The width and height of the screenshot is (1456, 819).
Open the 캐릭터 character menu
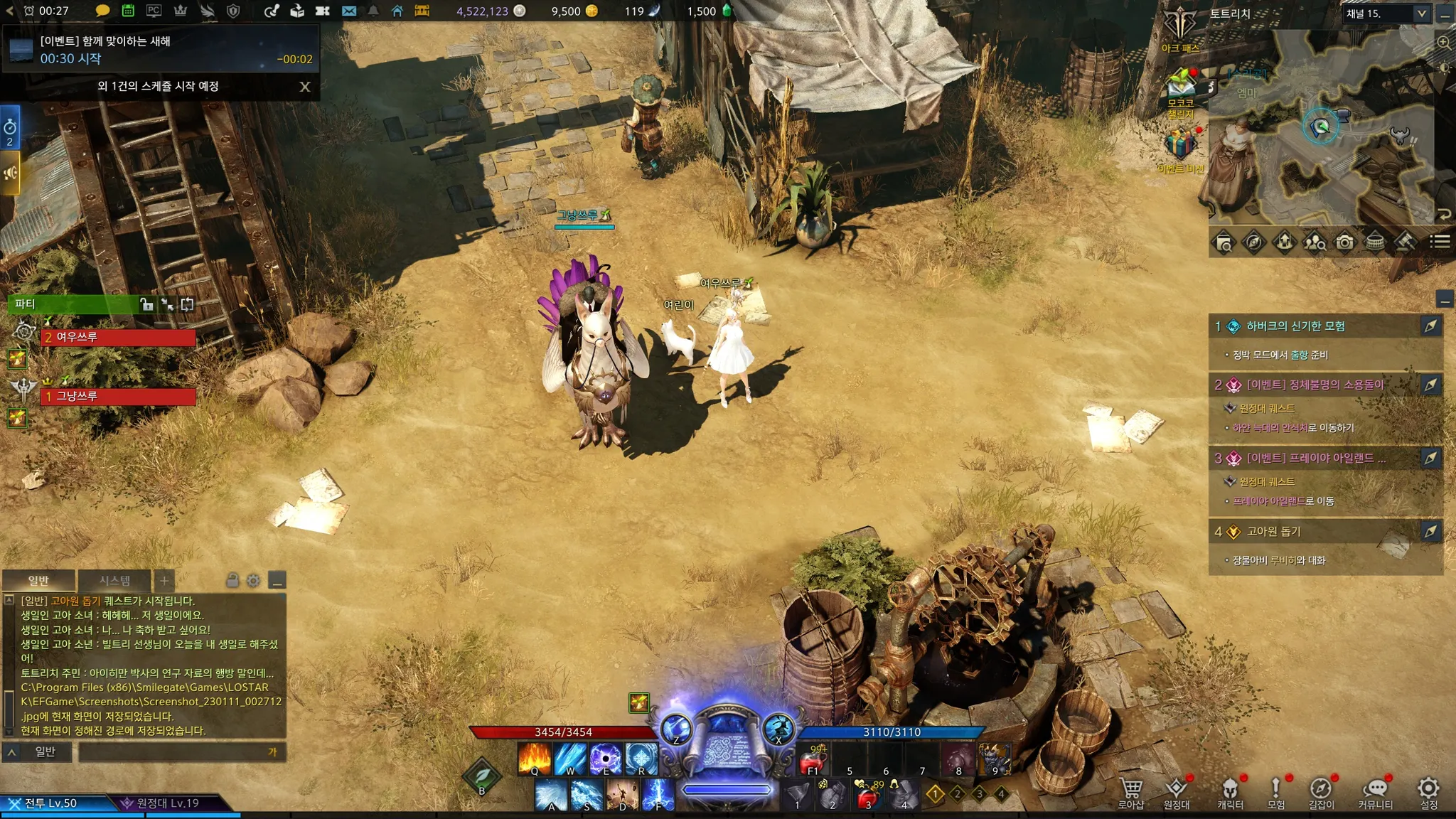pos(1230,792)
